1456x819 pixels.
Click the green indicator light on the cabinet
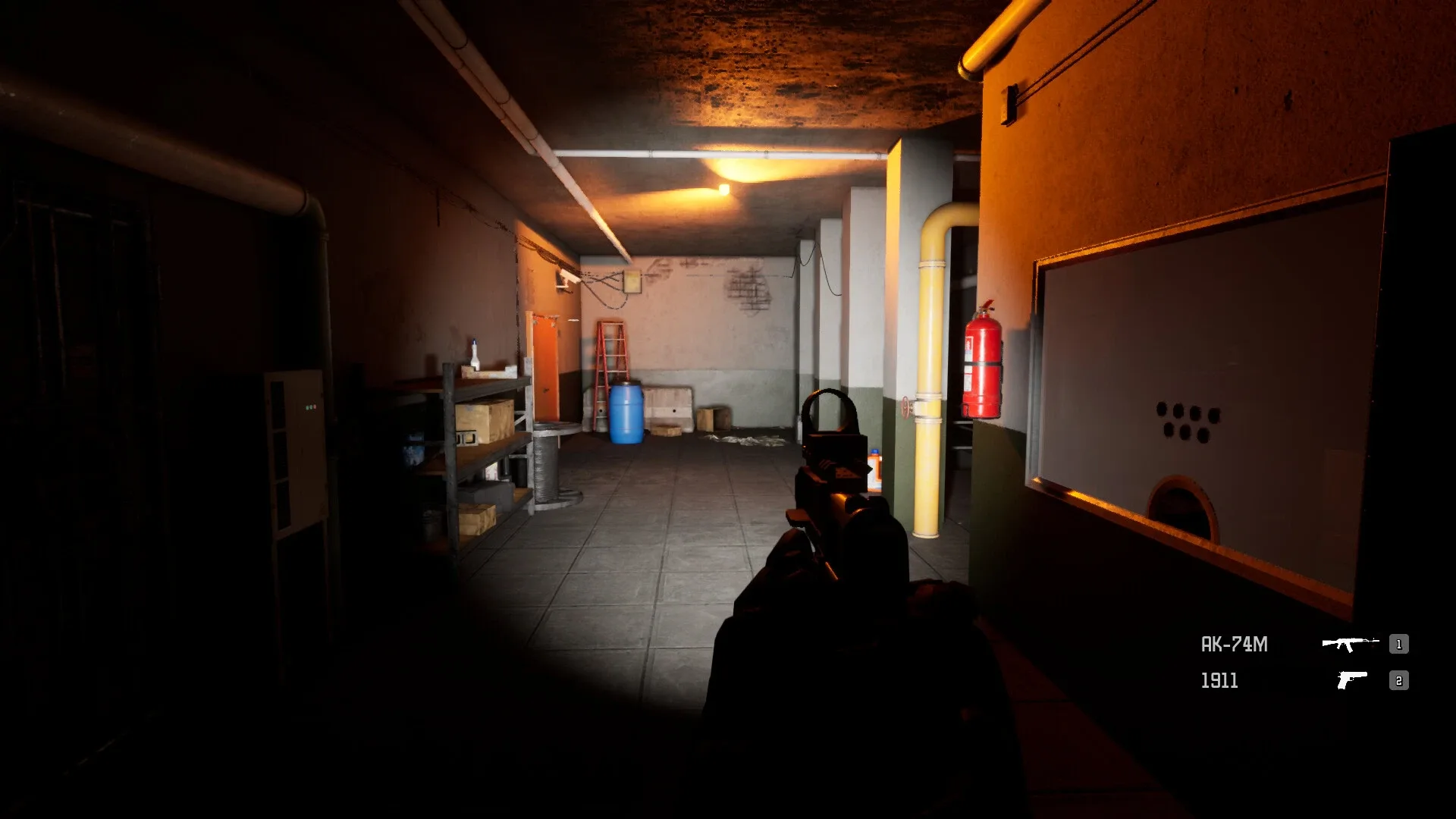[x=307, y=407]
